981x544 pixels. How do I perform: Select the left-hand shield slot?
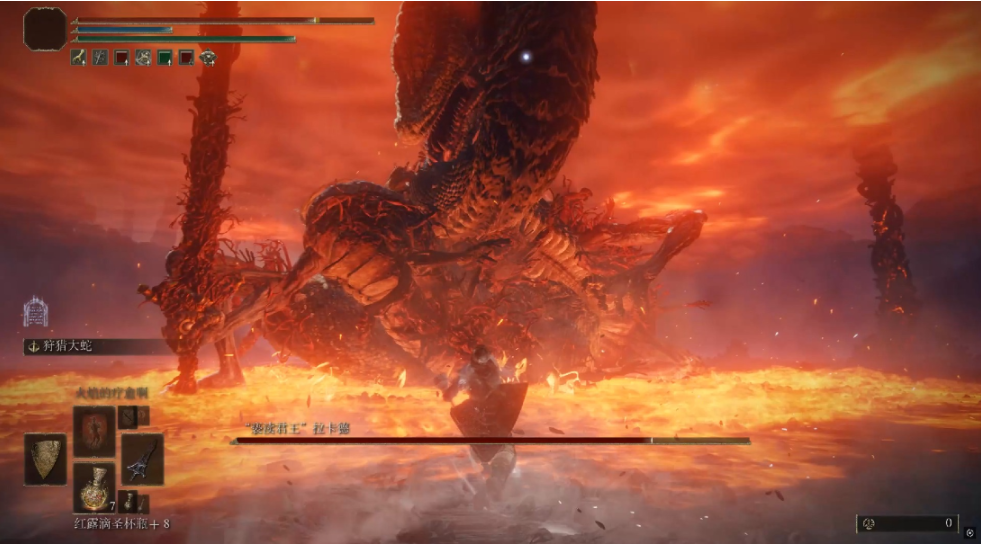pyautogui.click(x=46, y=459)
